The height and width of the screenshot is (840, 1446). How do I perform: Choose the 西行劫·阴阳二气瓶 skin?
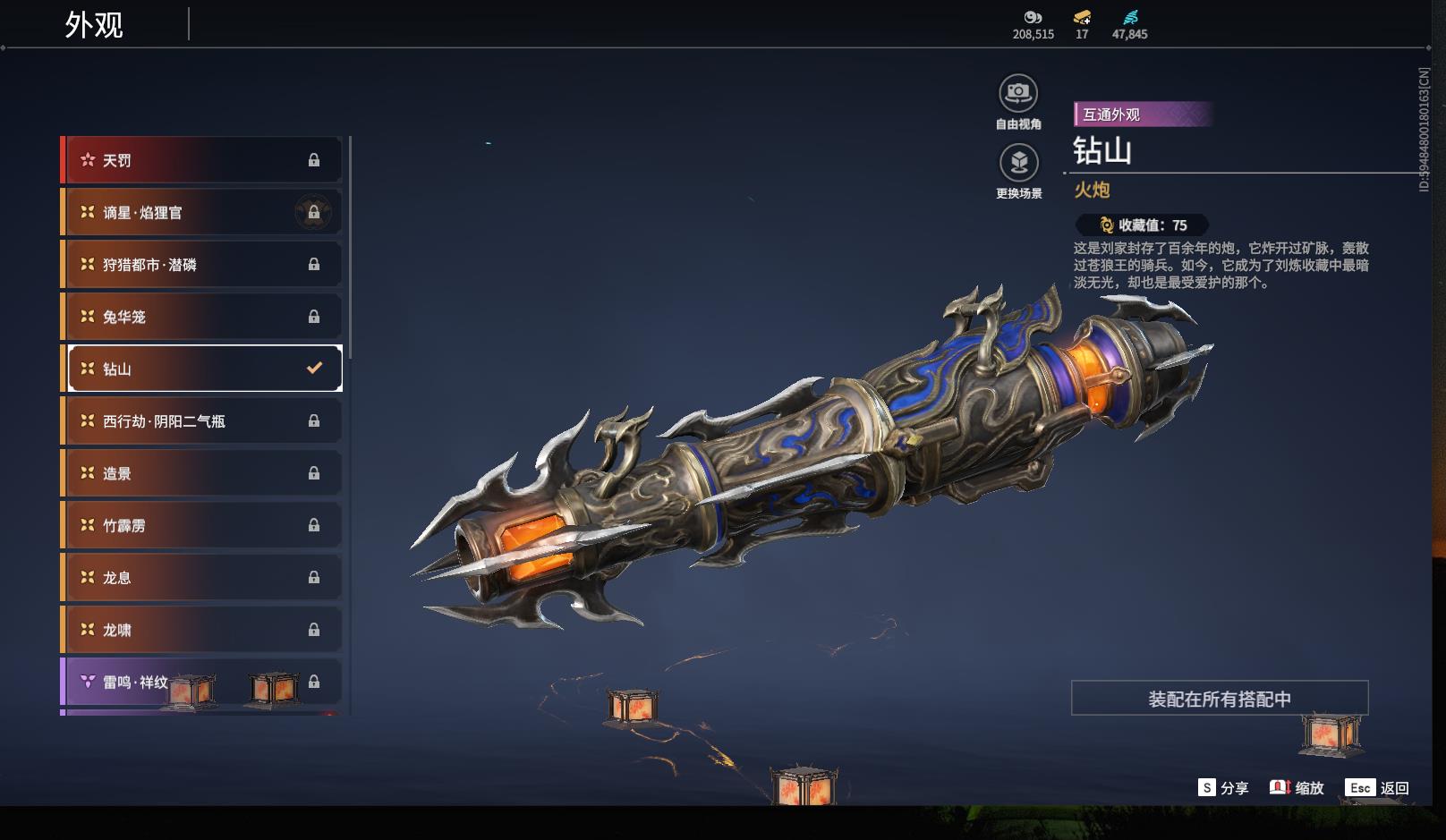[x=201, y=420]
